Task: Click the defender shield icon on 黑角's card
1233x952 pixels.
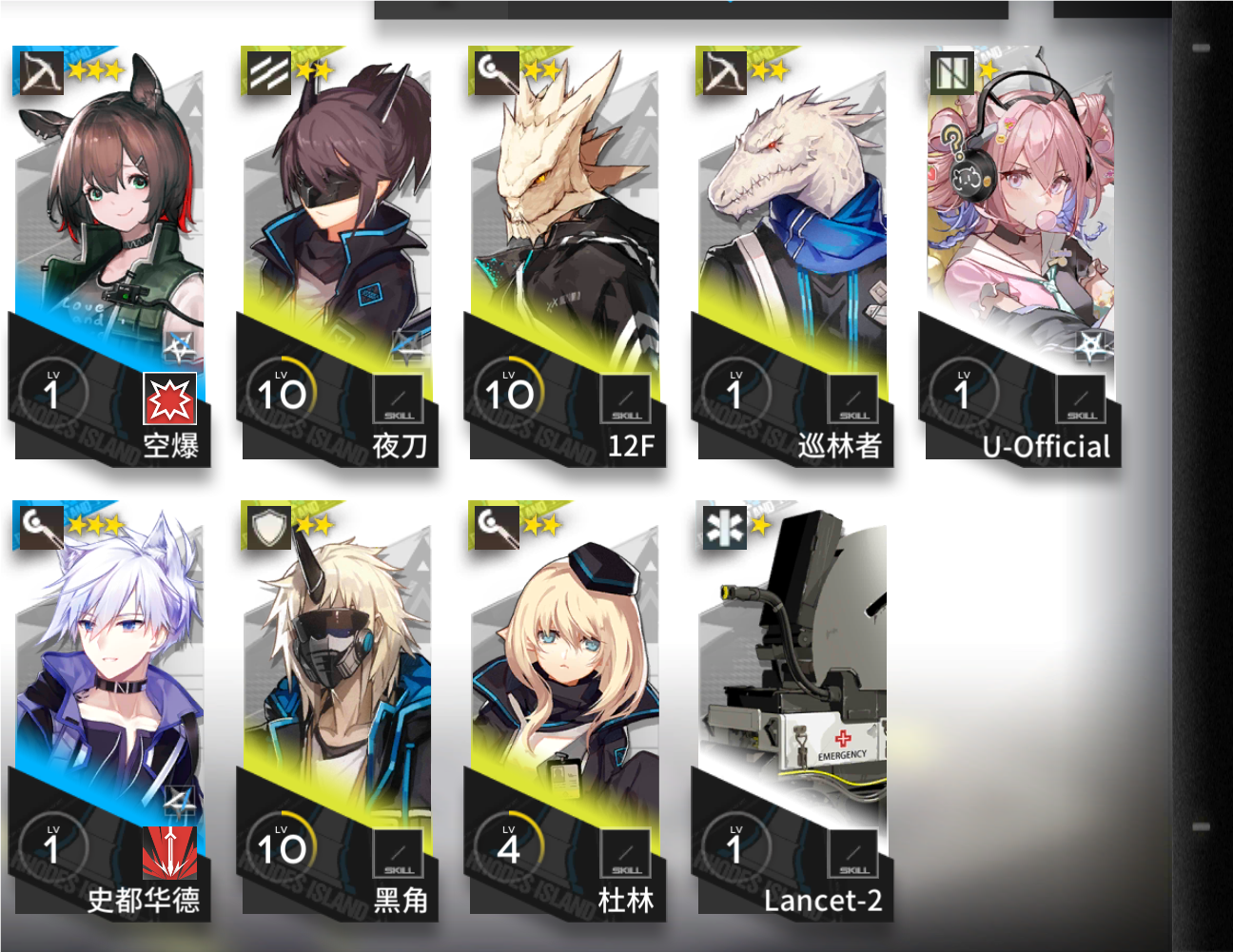Action: pyautogui.click(x=265, y=527)
